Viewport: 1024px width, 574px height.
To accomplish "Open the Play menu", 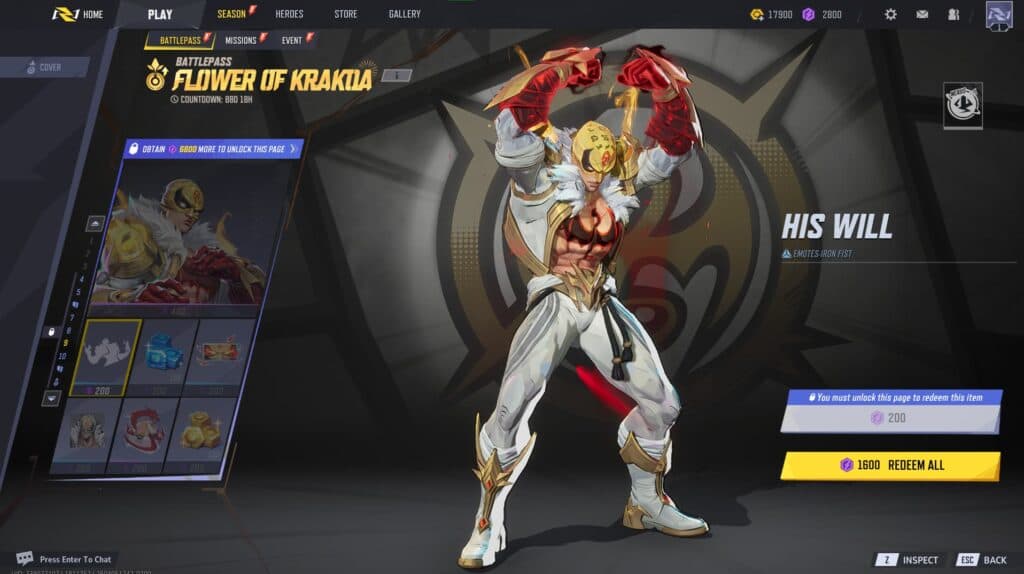I will click(160, 14).
